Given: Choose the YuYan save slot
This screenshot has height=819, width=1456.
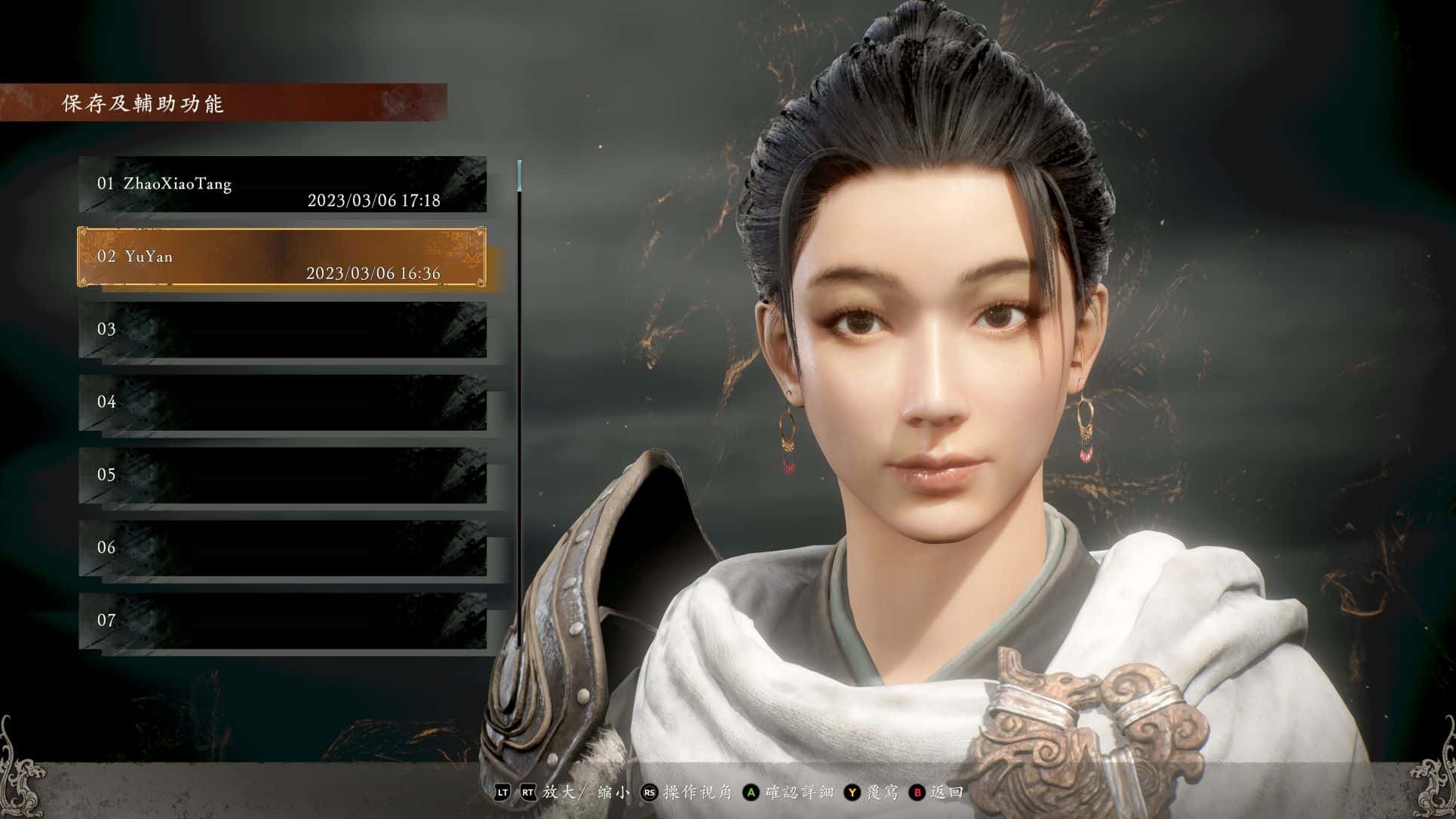Looking at the screenshot, I should 282,257.
